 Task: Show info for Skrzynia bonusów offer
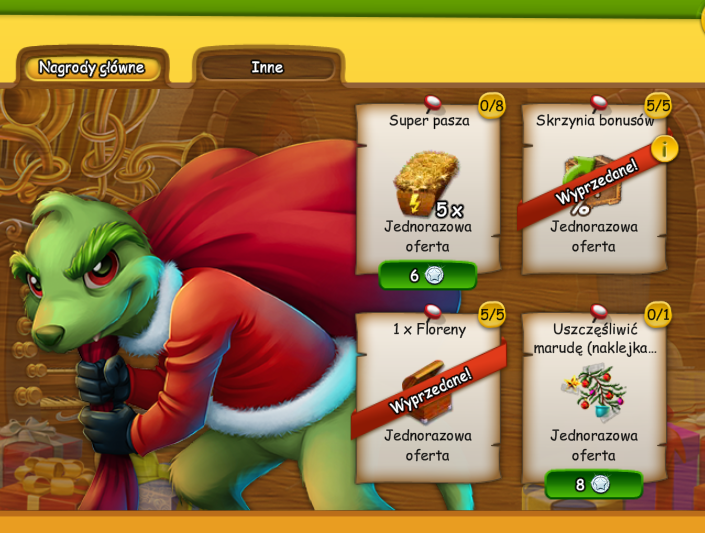[666, 149]
